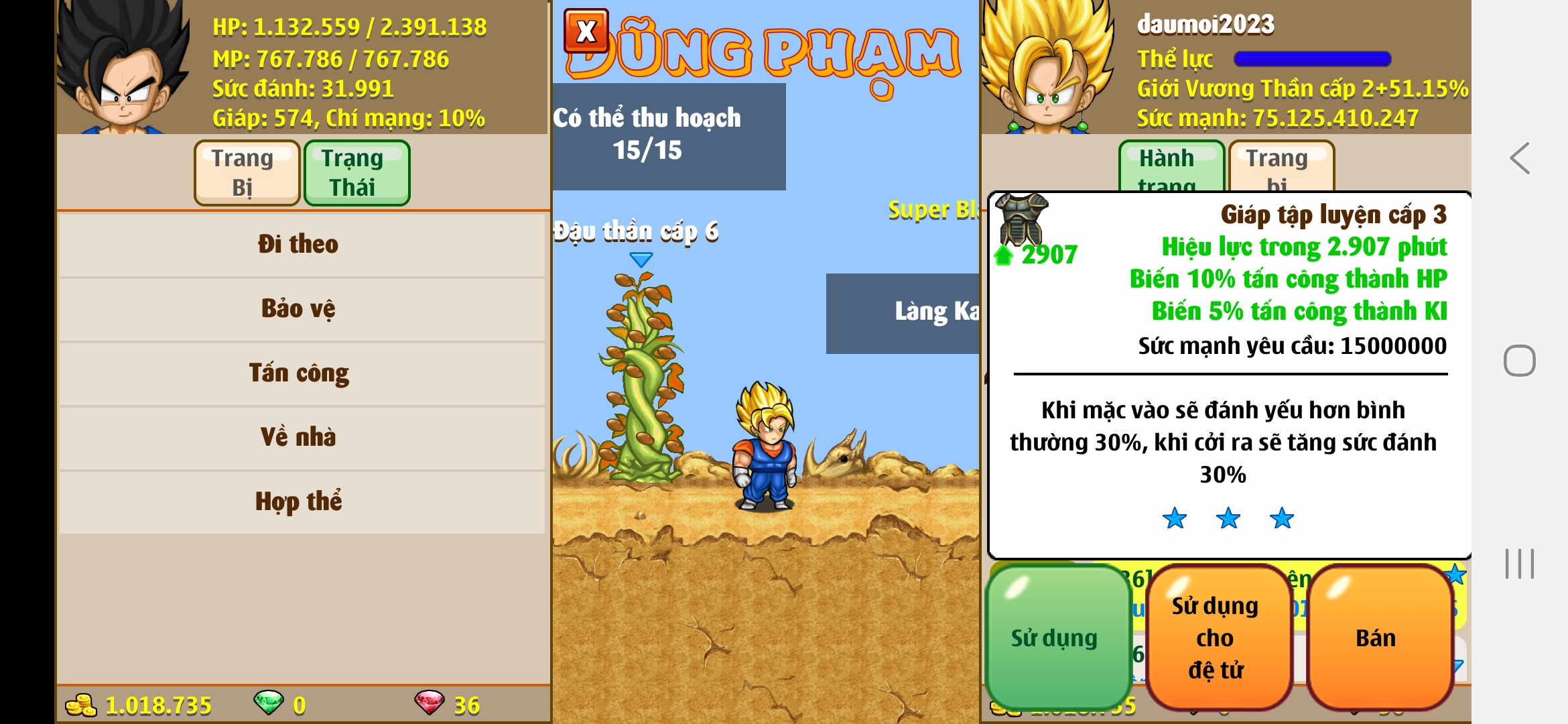1568x724 pixels.
Task: Tap the Android home button
Action: (x=1520, y=361)
